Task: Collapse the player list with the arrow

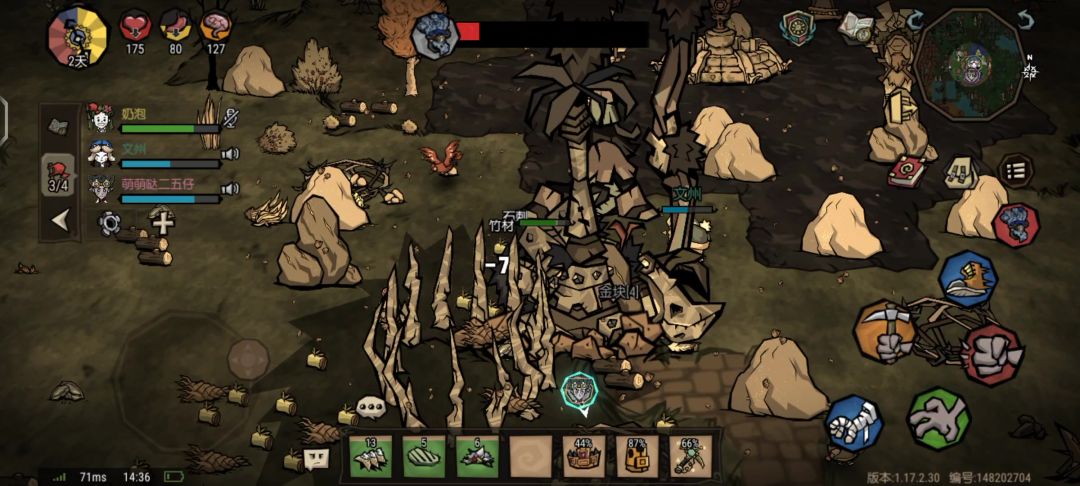Action: tap(60, 220)
